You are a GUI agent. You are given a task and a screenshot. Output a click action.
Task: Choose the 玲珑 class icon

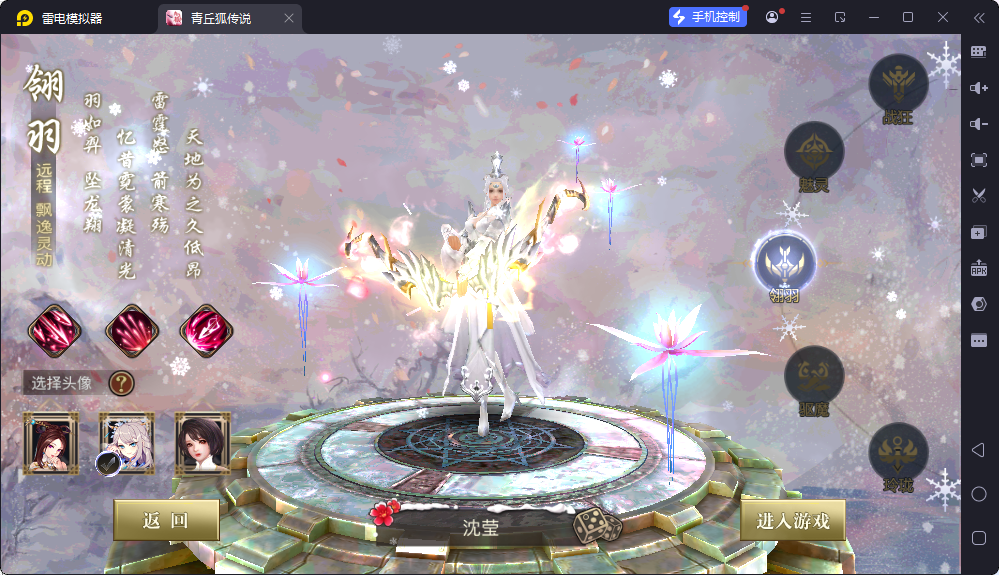click(898, 453)
